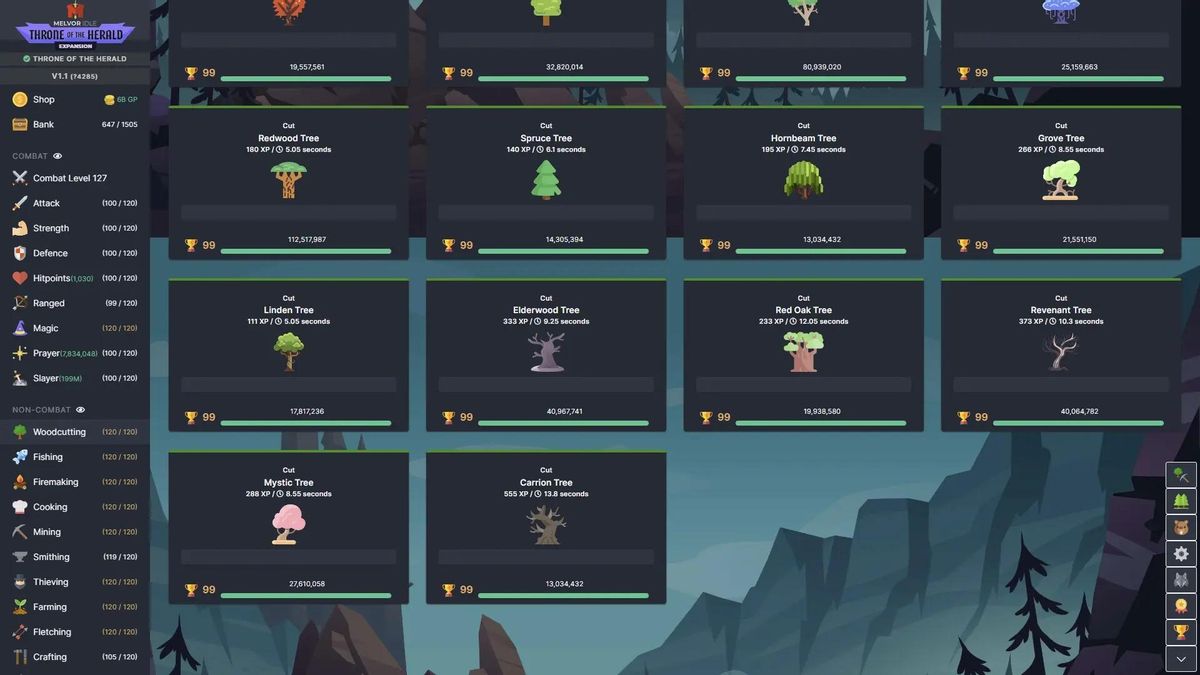Screen dimensions: 1200x675
Task: Open the gold trophy icon in side strip
Action: coord(1181,632)
